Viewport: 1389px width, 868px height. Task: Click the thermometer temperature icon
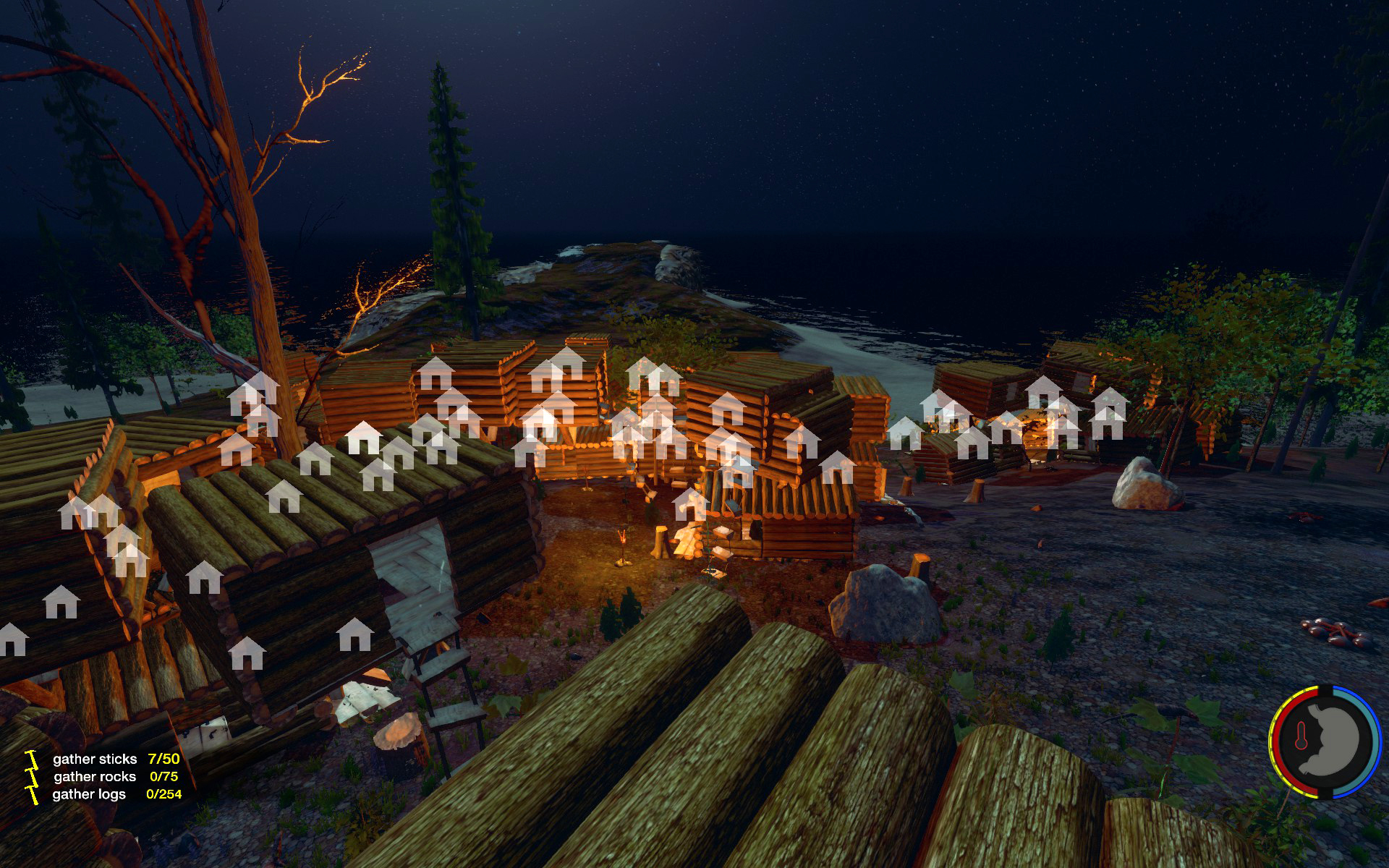[1301, 740]
